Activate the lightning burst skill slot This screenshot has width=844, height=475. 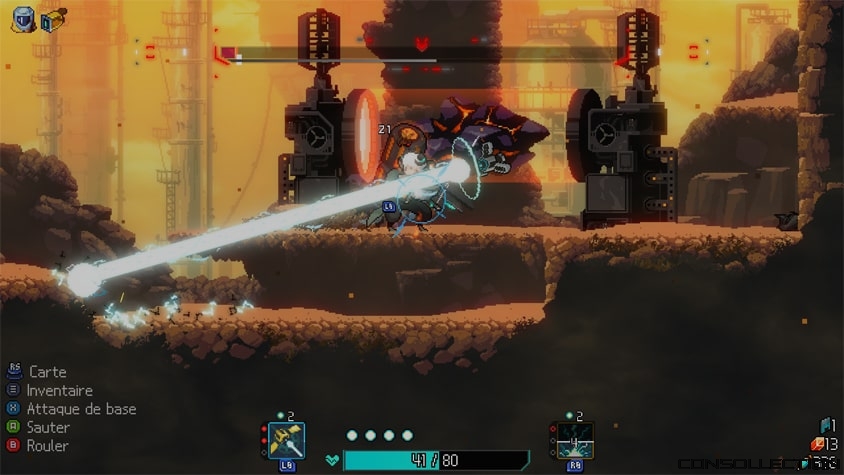coord(575,440)
